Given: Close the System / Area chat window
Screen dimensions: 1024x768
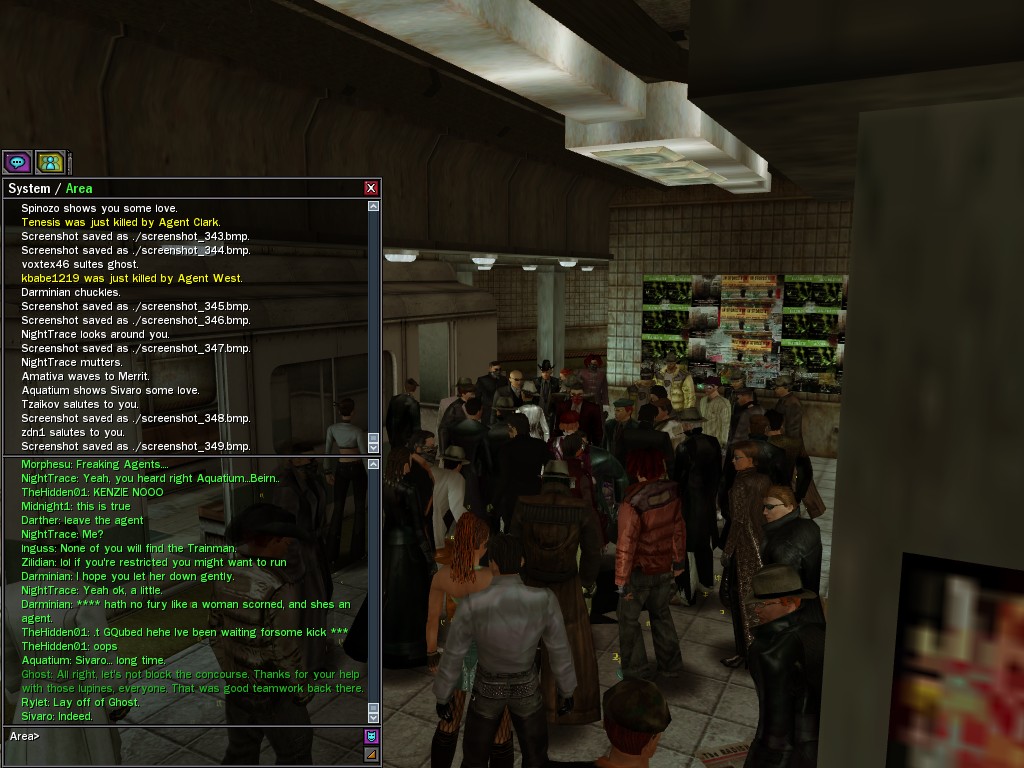Looking at the screenshot, I should tap(371, 188).
